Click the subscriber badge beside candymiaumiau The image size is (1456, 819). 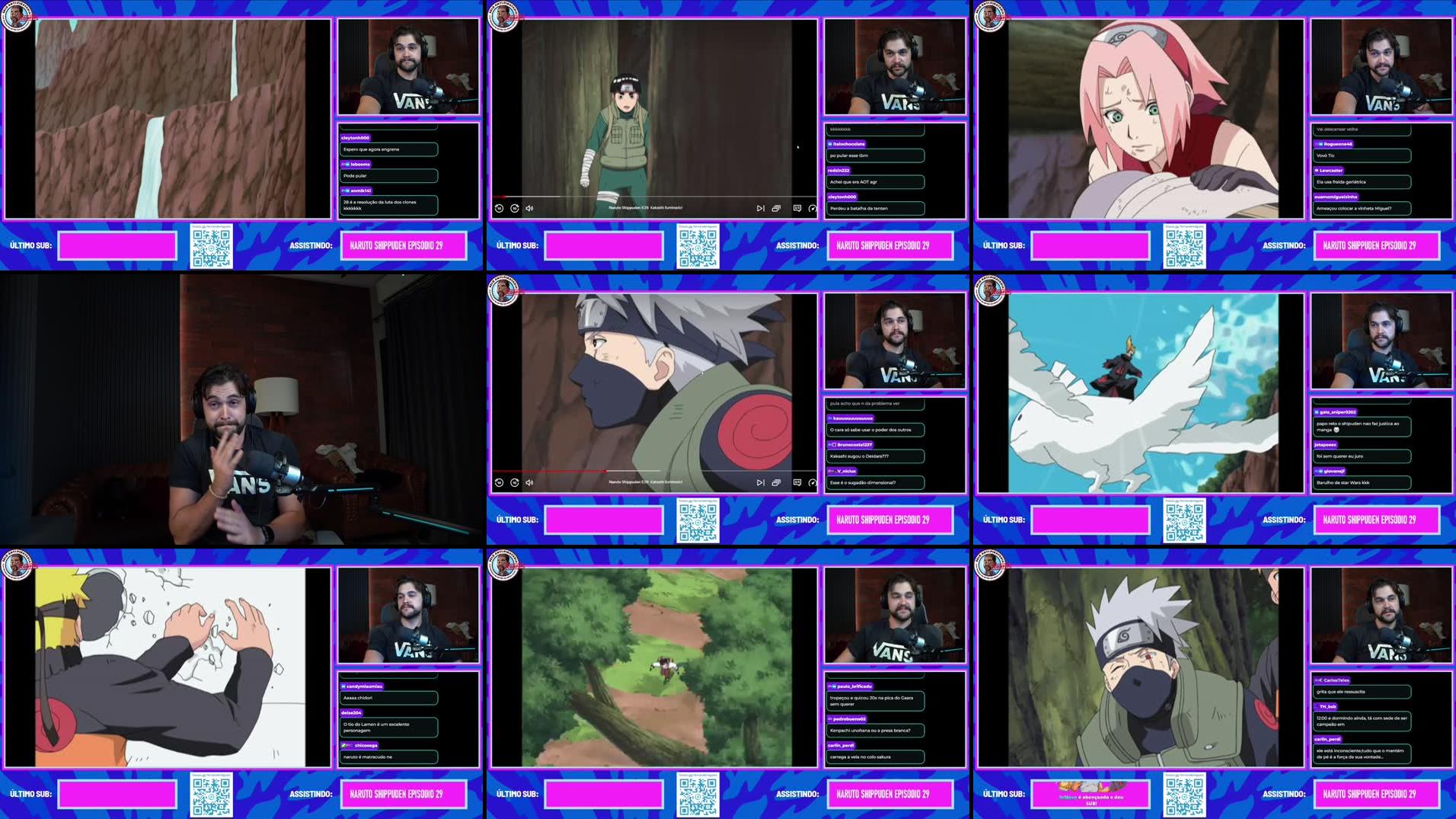[344, 685]
